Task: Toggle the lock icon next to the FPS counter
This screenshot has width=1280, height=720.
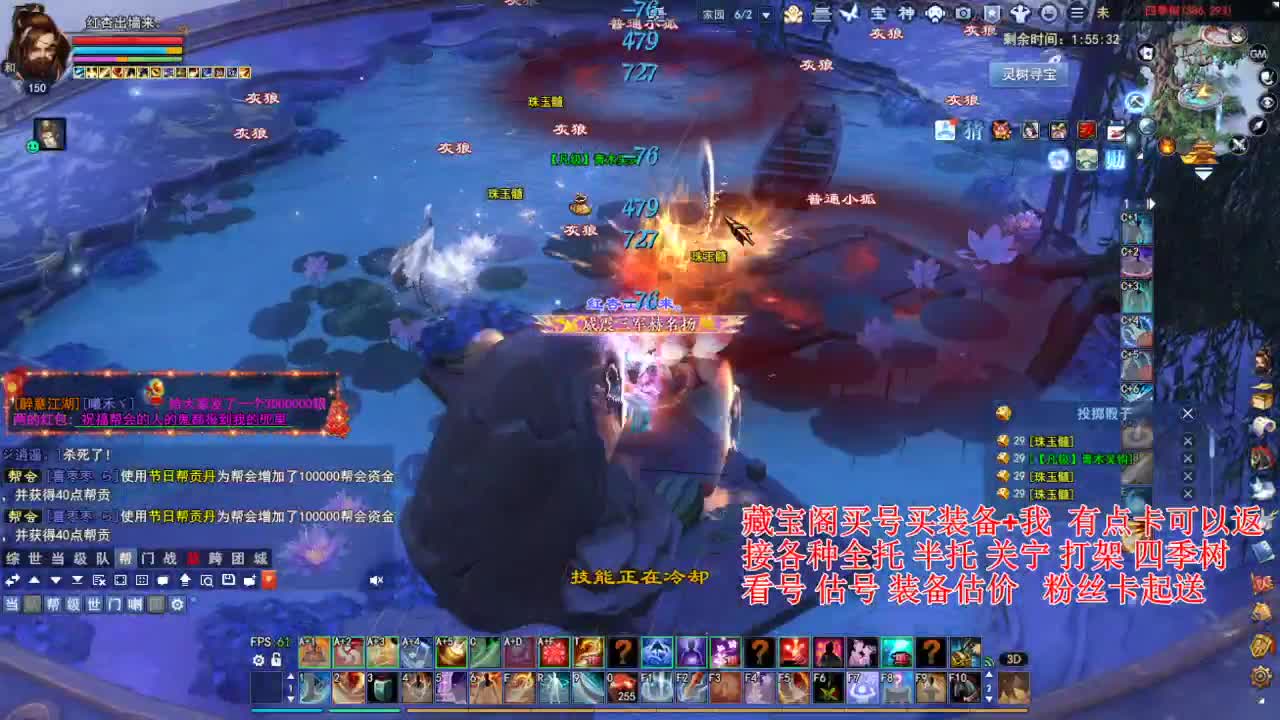Action: tap(276, 660)
